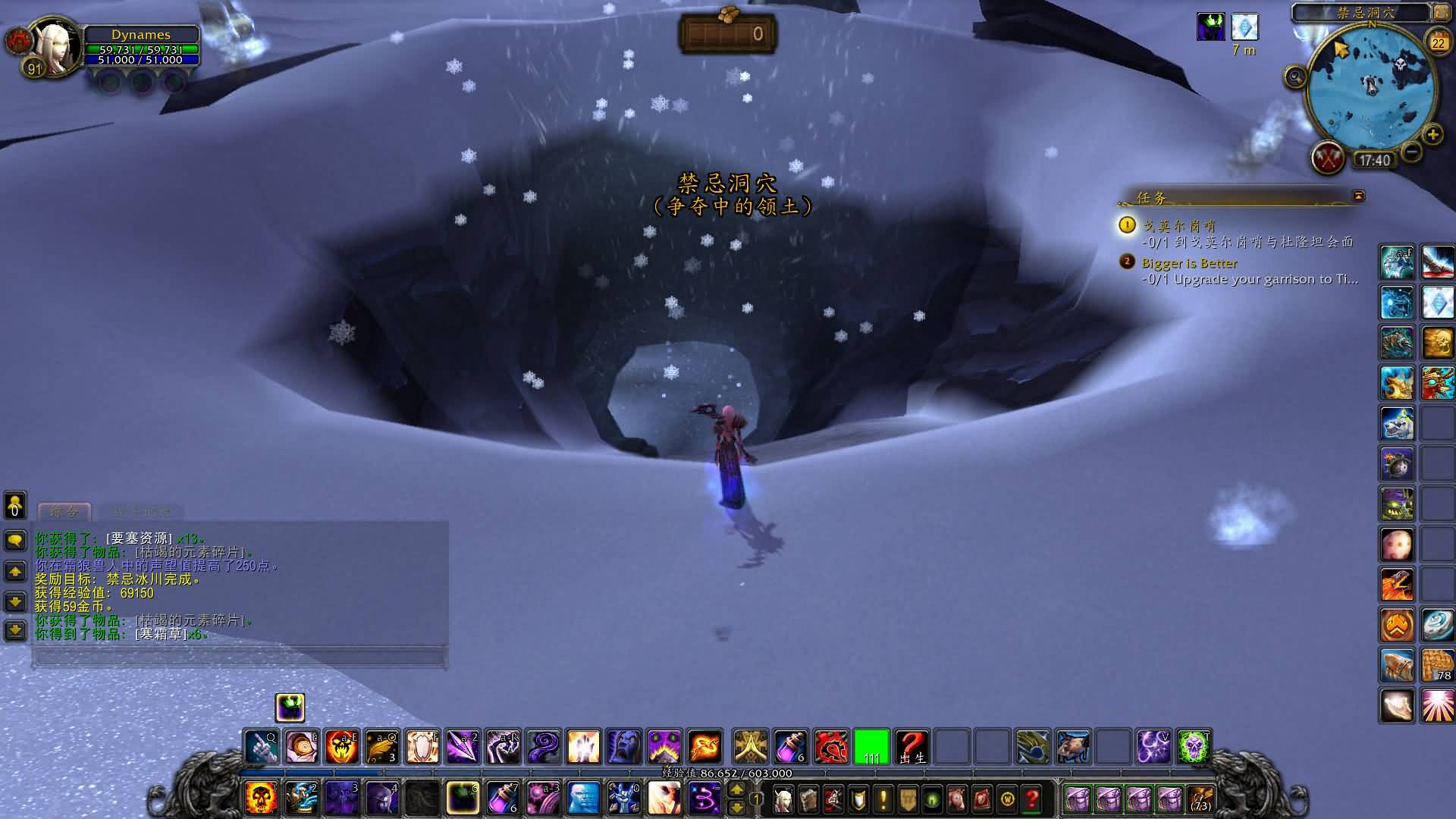Viewport: 1456px width, 819px height.
Task: Open the chat menu speech bubble button
Action: point(15,541)
